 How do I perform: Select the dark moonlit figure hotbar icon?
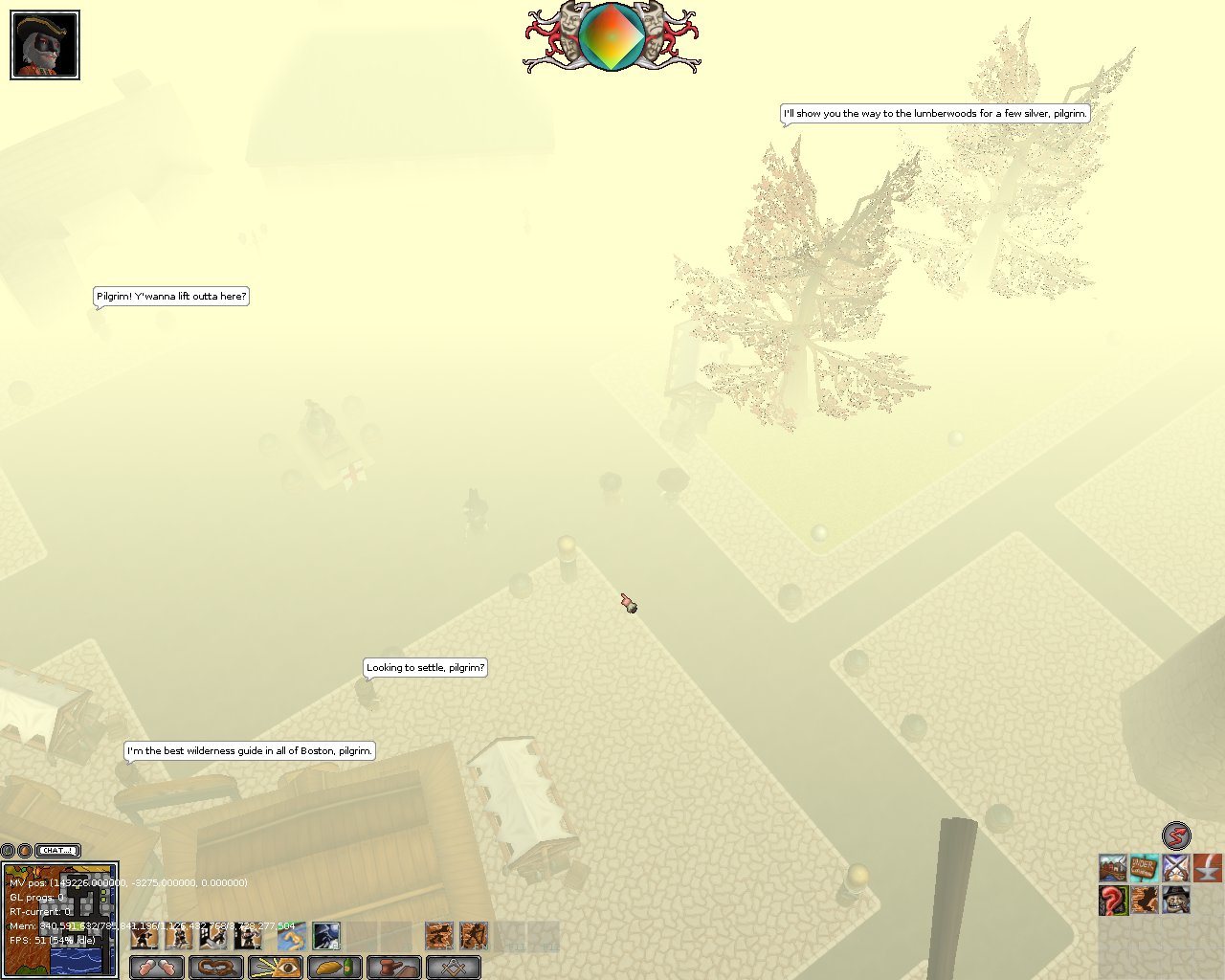326,936
